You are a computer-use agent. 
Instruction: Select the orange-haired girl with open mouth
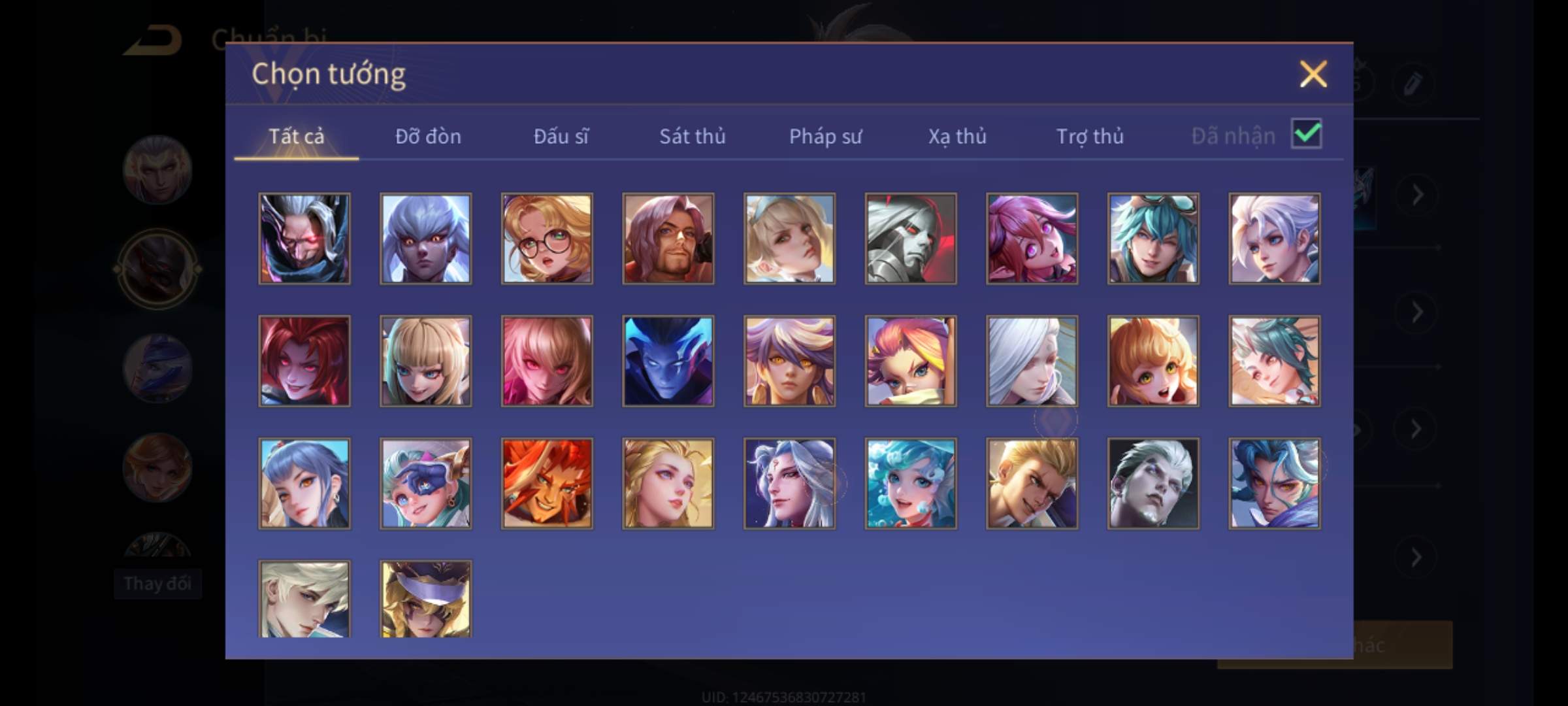click(1153, 361)
